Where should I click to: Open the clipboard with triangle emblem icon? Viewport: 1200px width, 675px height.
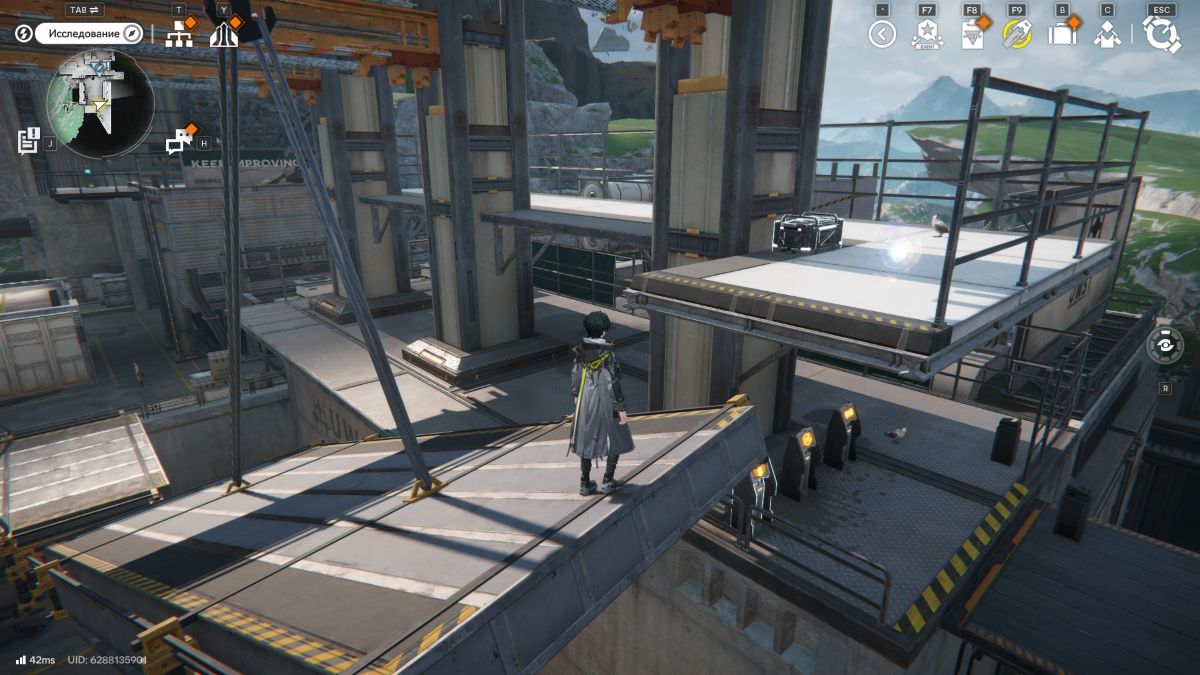(971, 35)
